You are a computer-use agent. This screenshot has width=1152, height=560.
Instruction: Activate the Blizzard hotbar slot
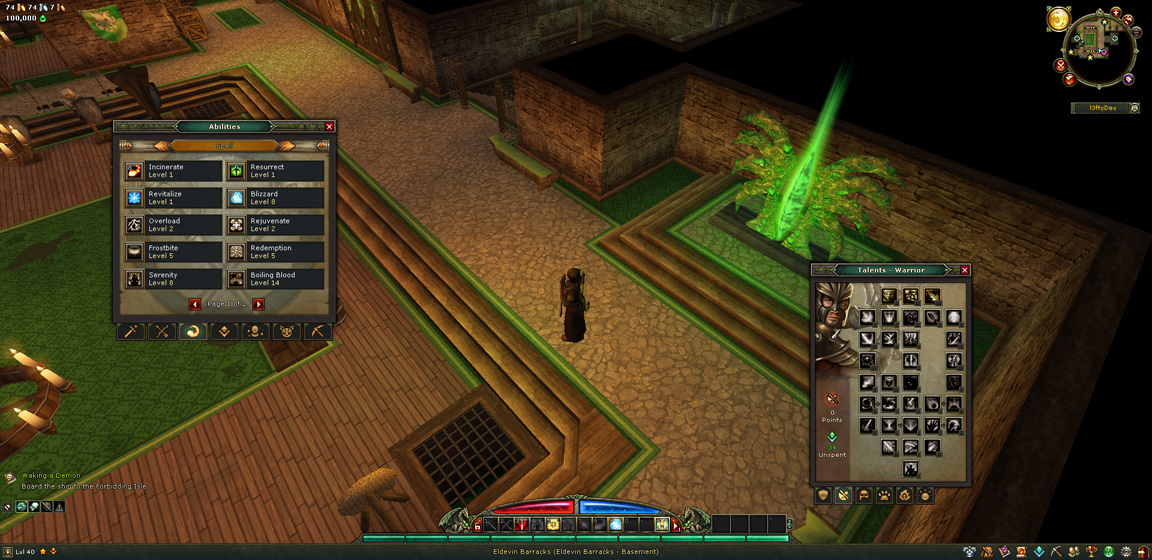tap(616, 524)
